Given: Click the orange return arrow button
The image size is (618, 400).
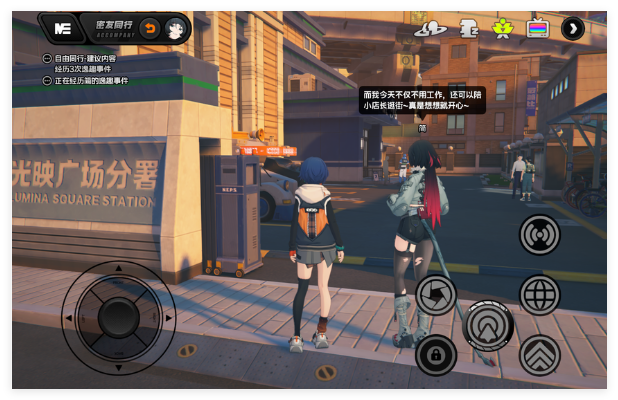Looking at the screenshot, I should (149, 28).
